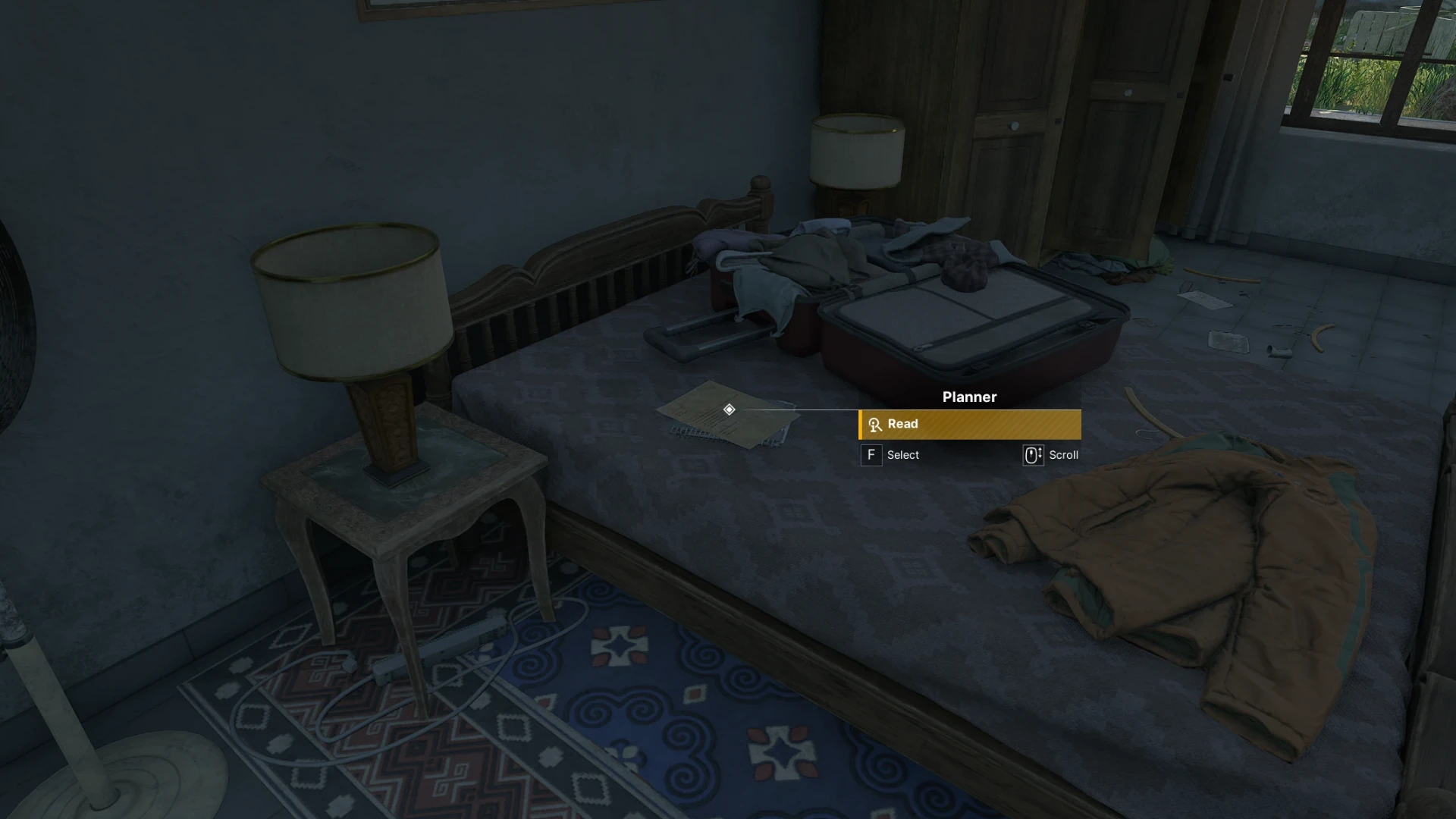This screenshot has height=819, width=1456.
Task: Click the diamond interaction marker on the planner
Action: [729, 409]
